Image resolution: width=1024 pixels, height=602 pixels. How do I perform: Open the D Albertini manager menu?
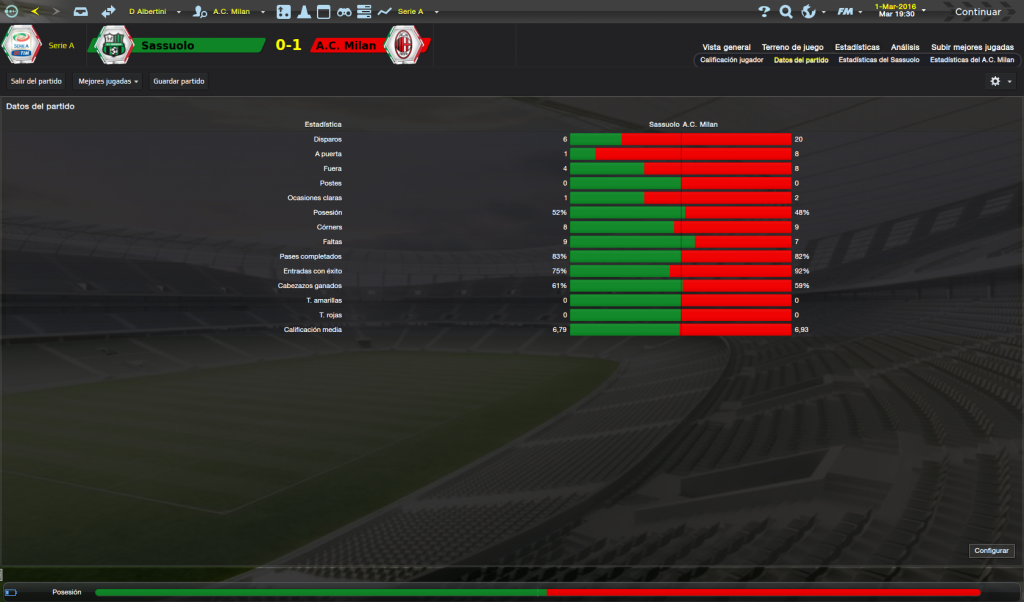click(150, 12)
